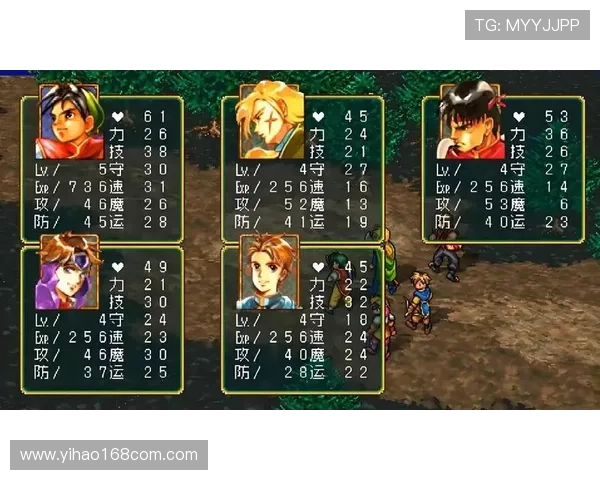Choose the blonde scarred character portrait

(x=270, y=122)
